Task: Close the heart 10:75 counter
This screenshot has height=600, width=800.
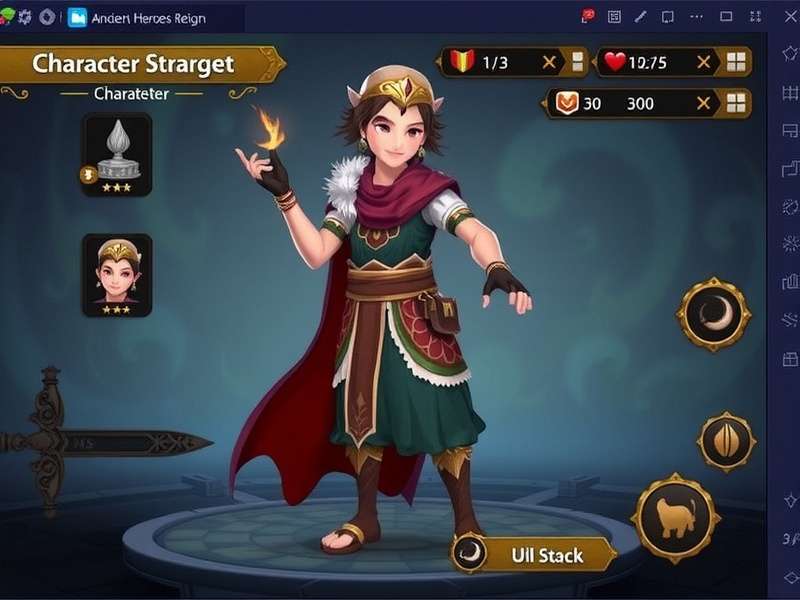Action: [704, 62]
